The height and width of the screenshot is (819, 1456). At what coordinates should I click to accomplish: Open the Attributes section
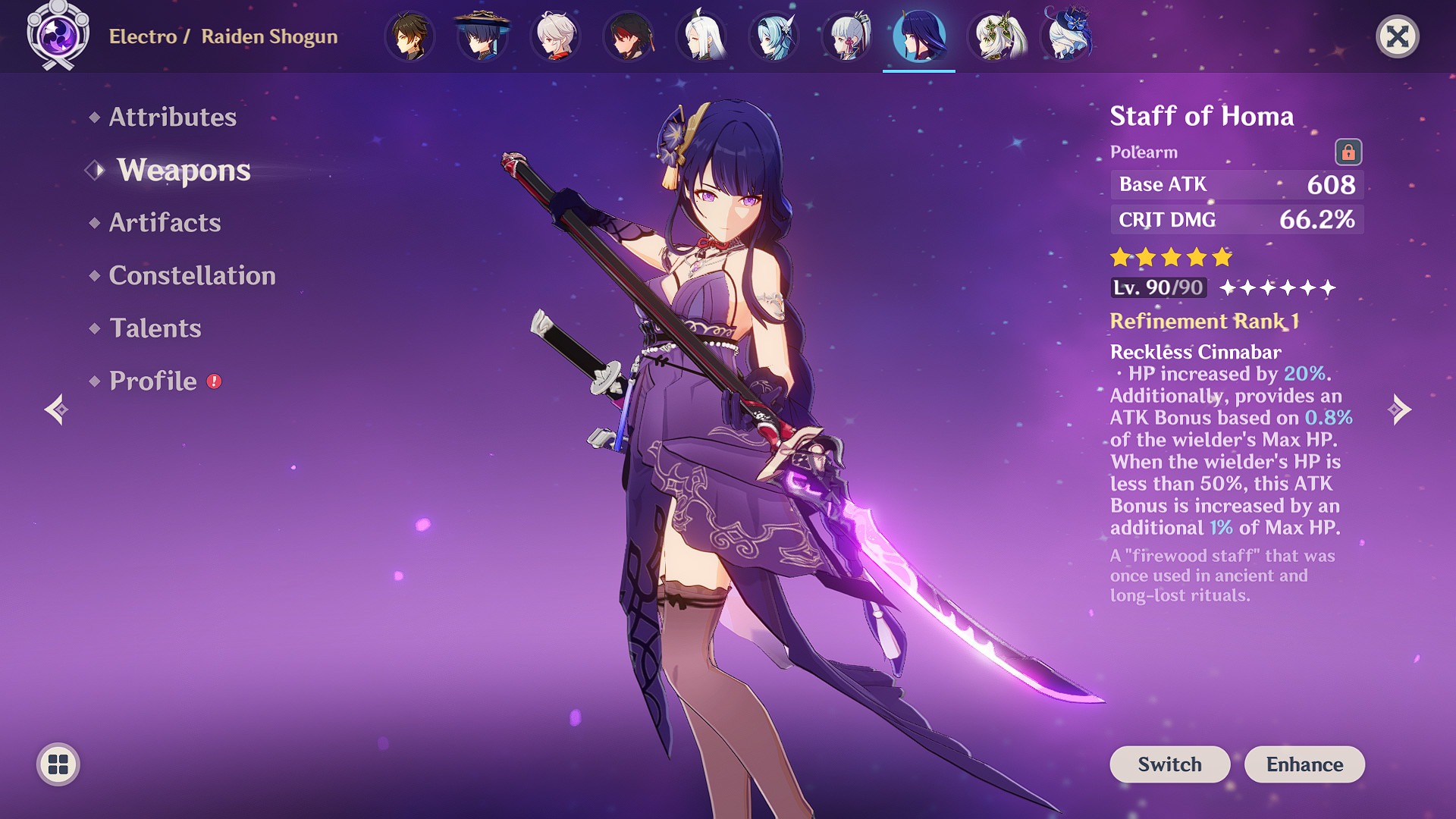point(172,117)
